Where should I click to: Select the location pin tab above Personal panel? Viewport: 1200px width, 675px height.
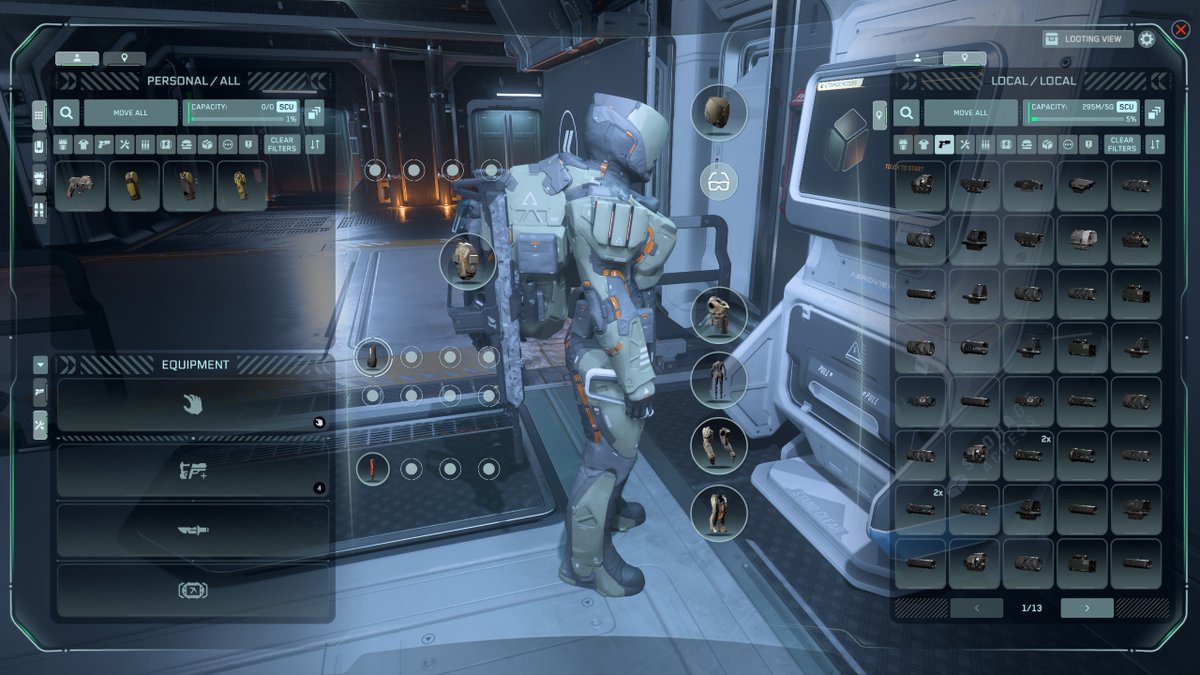pyautogui.click(x=124, y=59)
